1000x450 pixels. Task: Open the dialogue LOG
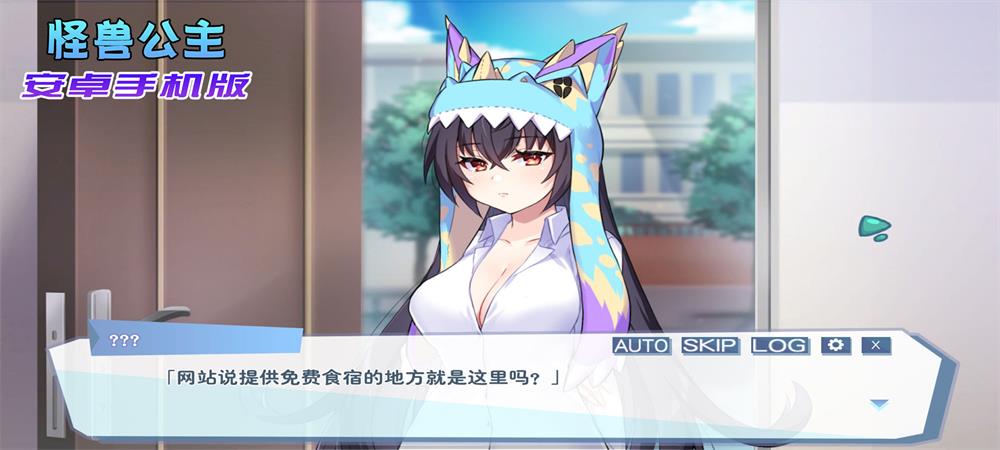779,345
